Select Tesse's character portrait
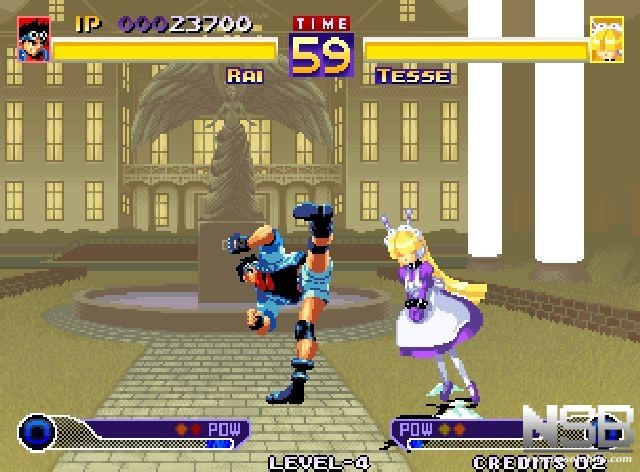 point(603,39)
